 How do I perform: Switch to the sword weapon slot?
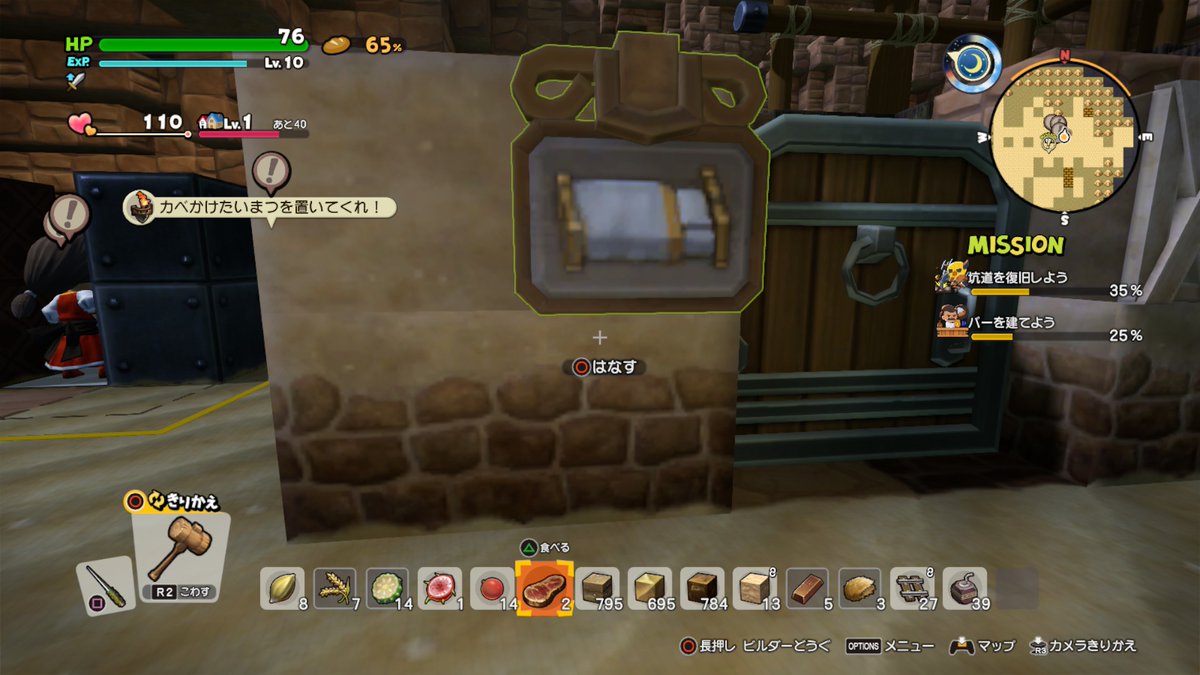pos(105,585)
